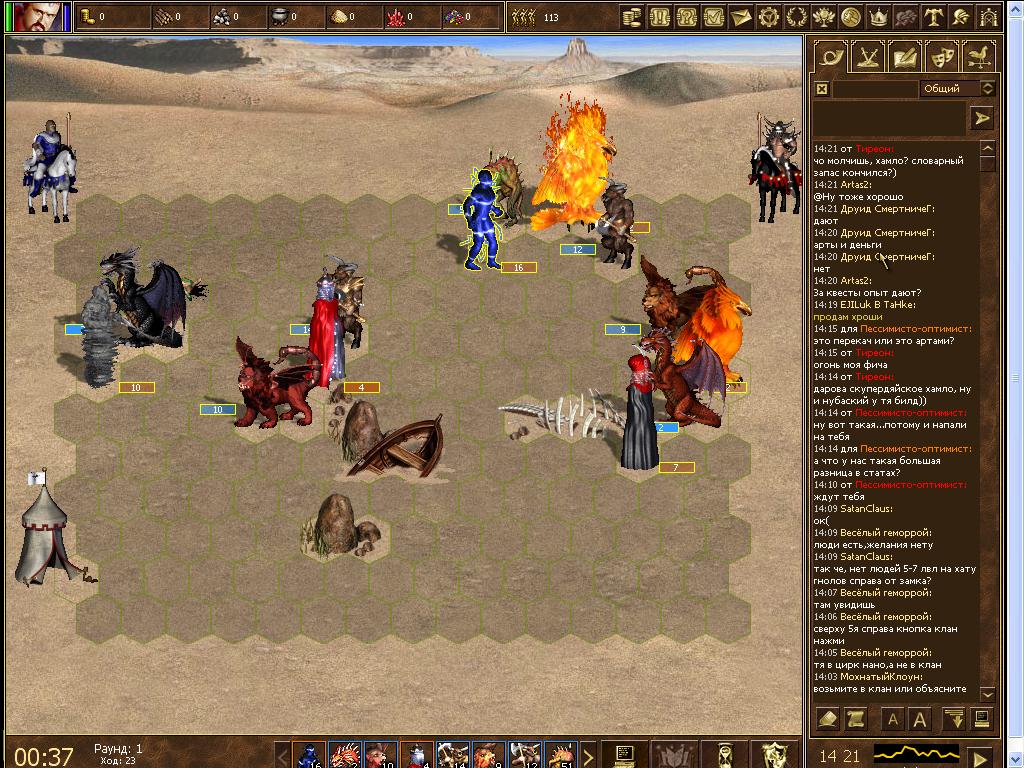Image resolution: width=1024 pixels, height=768 pixels.
Task: Open the gear settings icon
Action: click(769, 17)
